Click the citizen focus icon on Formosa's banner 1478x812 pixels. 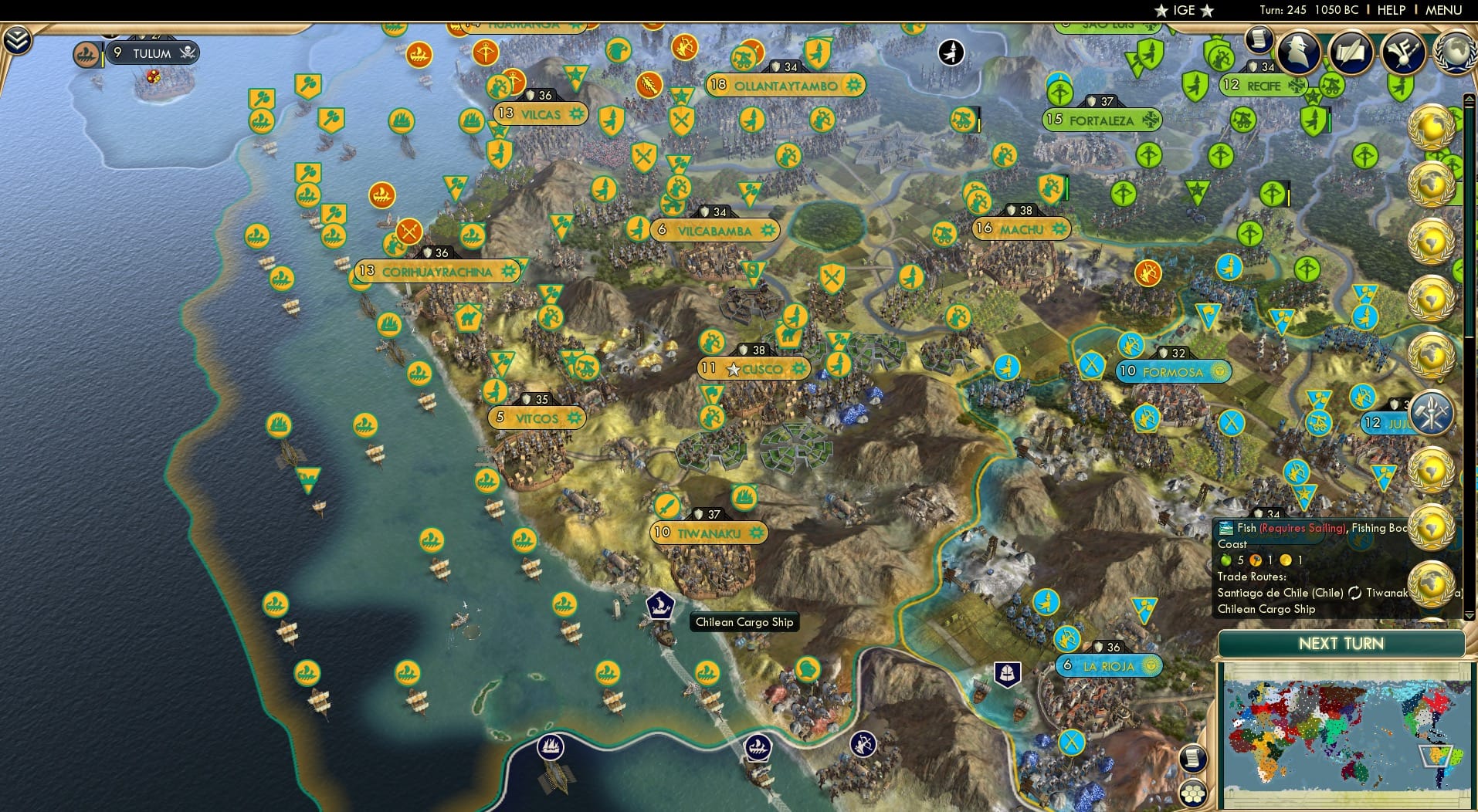[1219, 372]
